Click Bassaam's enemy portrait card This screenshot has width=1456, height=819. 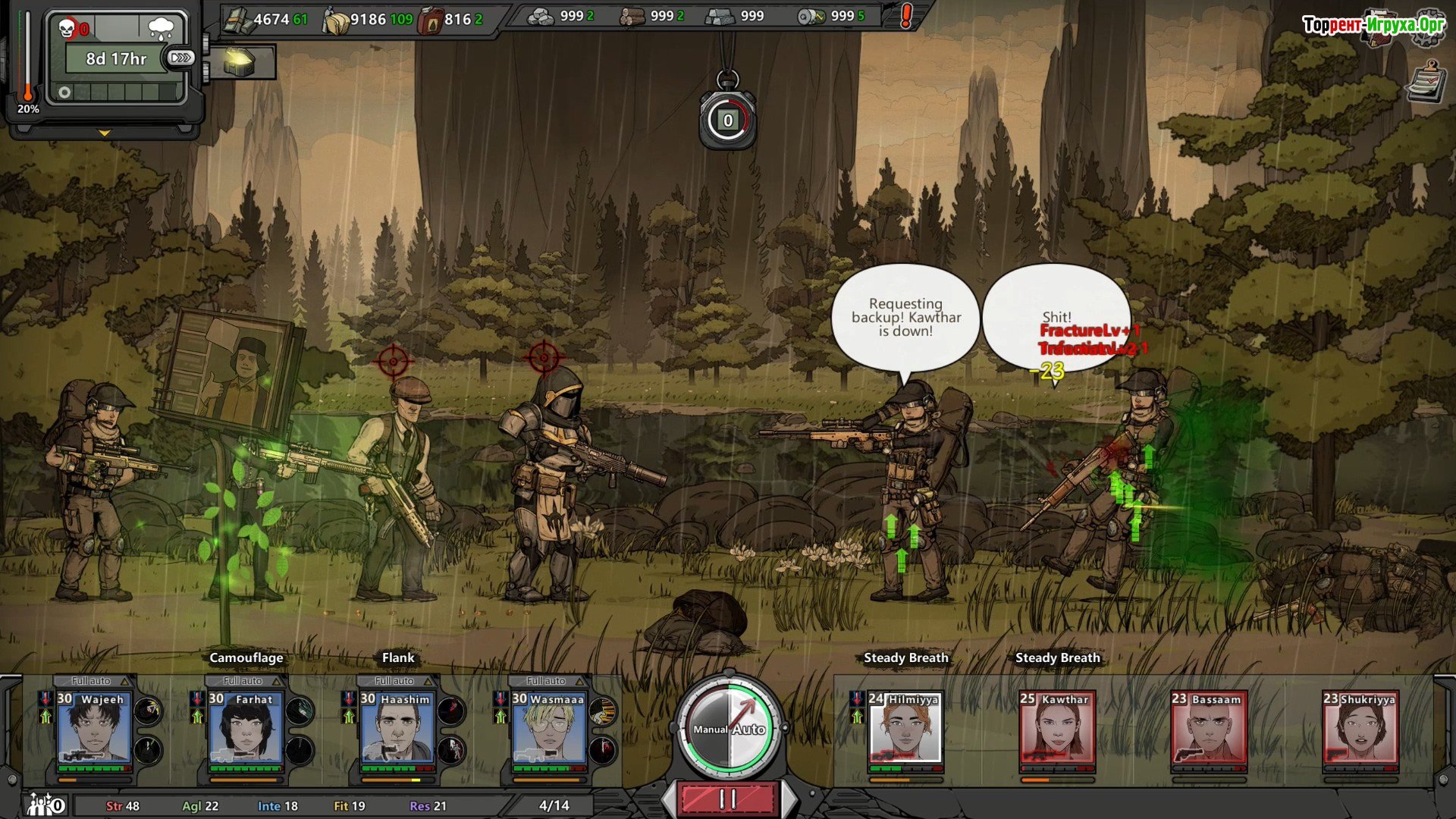click(x=1209, y=726)
